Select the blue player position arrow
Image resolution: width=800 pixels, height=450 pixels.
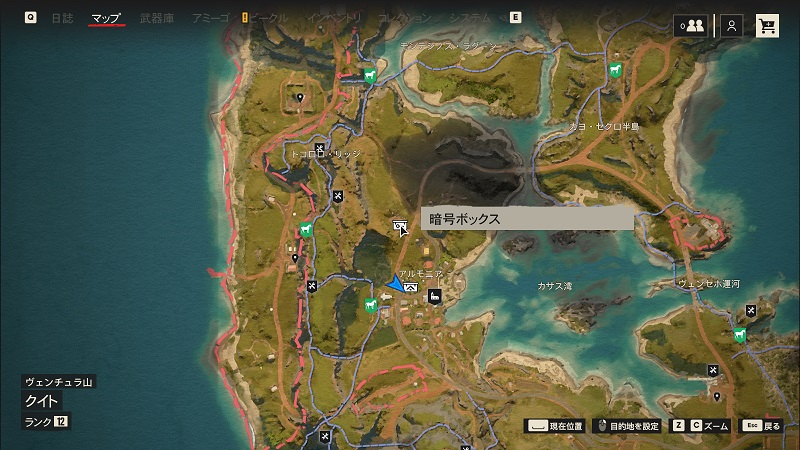(x=396, y=285)
